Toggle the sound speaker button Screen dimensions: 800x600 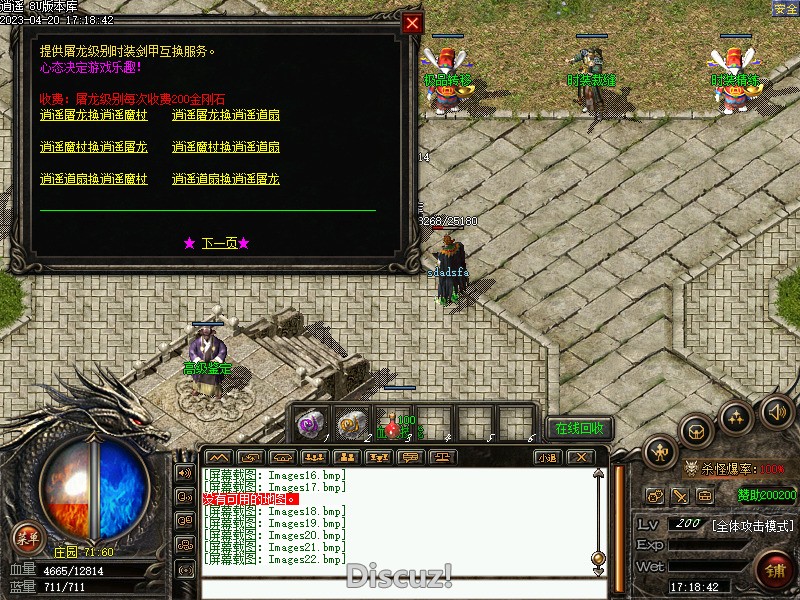pos(775,411)
